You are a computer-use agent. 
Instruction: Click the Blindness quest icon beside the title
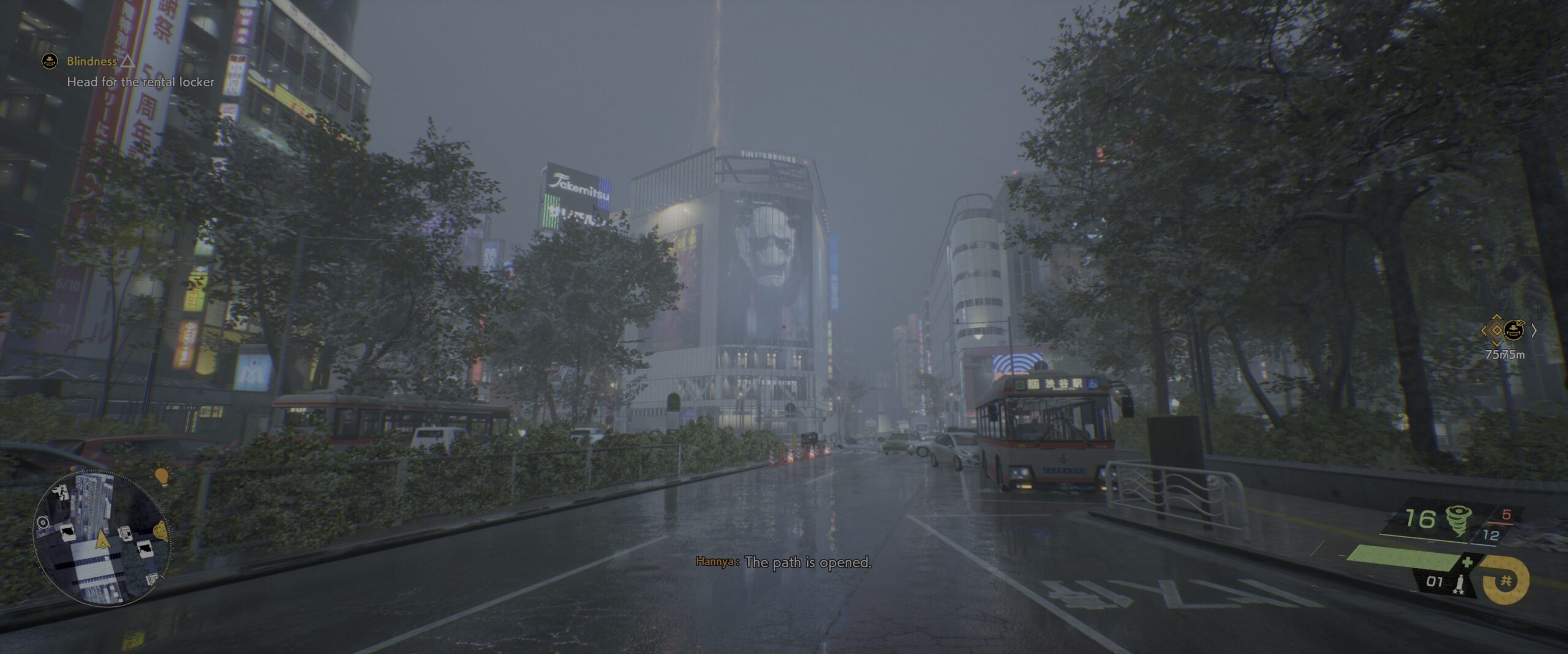pyautogui.click(x=50, y=61)
